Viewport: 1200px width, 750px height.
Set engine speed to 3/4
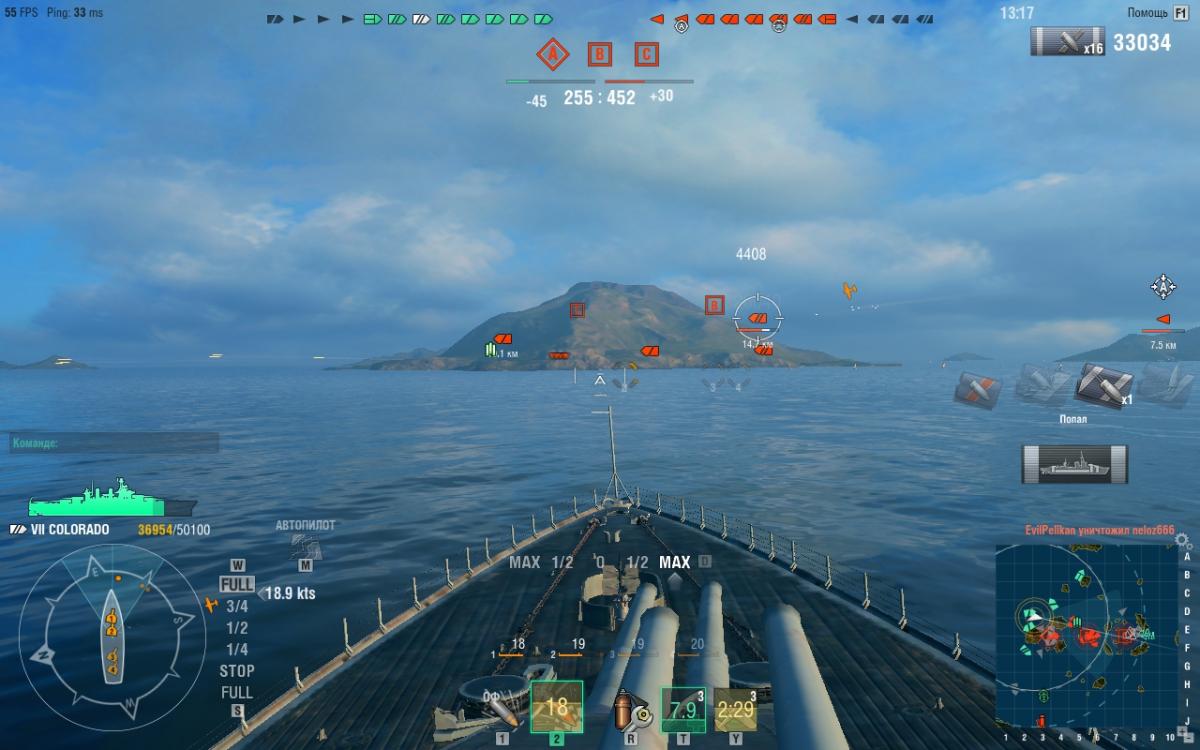click(237, 606)
